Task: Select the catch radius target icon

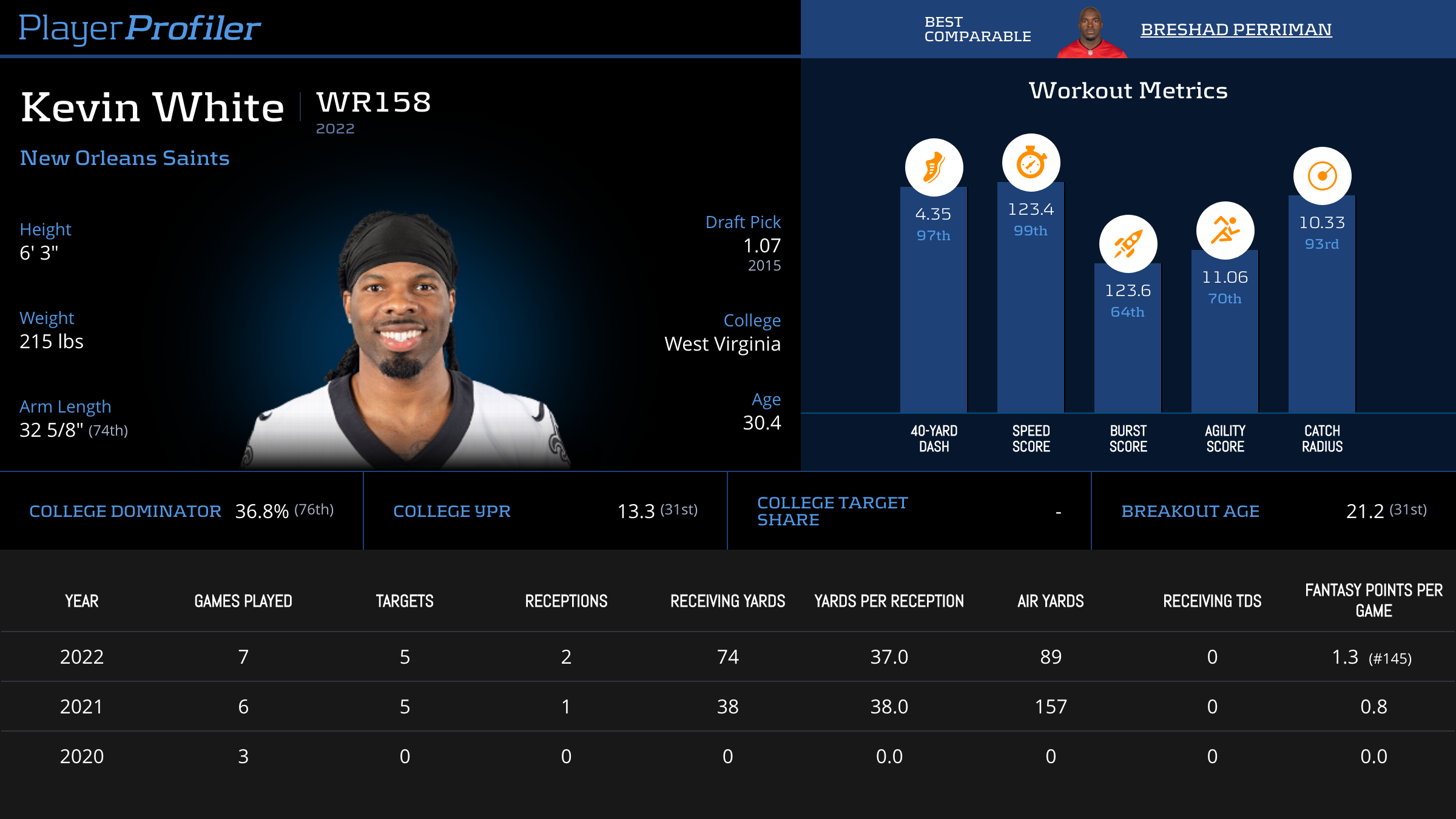Action: pos(1322,176)
